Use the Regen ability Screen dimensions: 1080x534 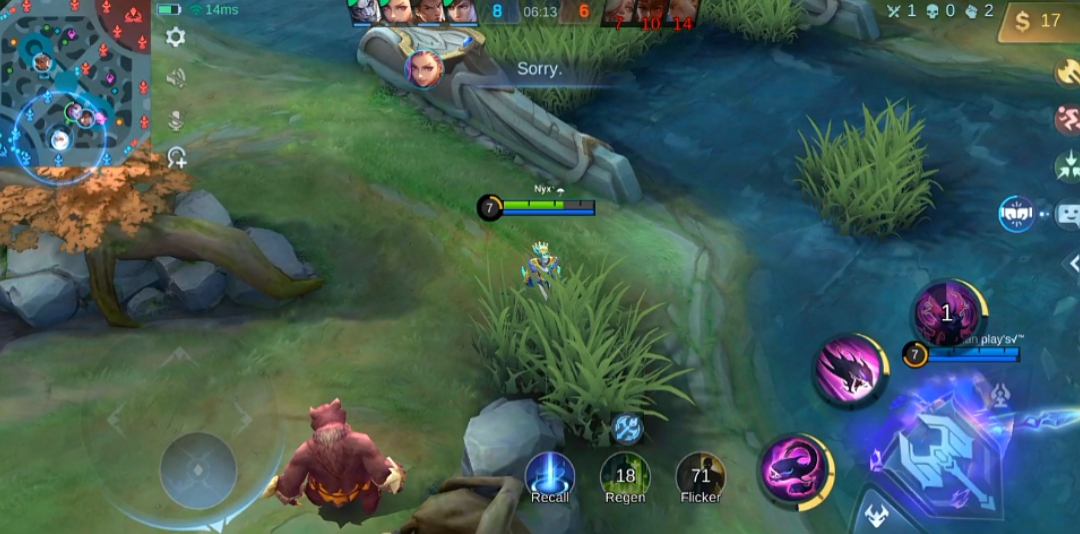pyautogui.click(x=625, y=478)
